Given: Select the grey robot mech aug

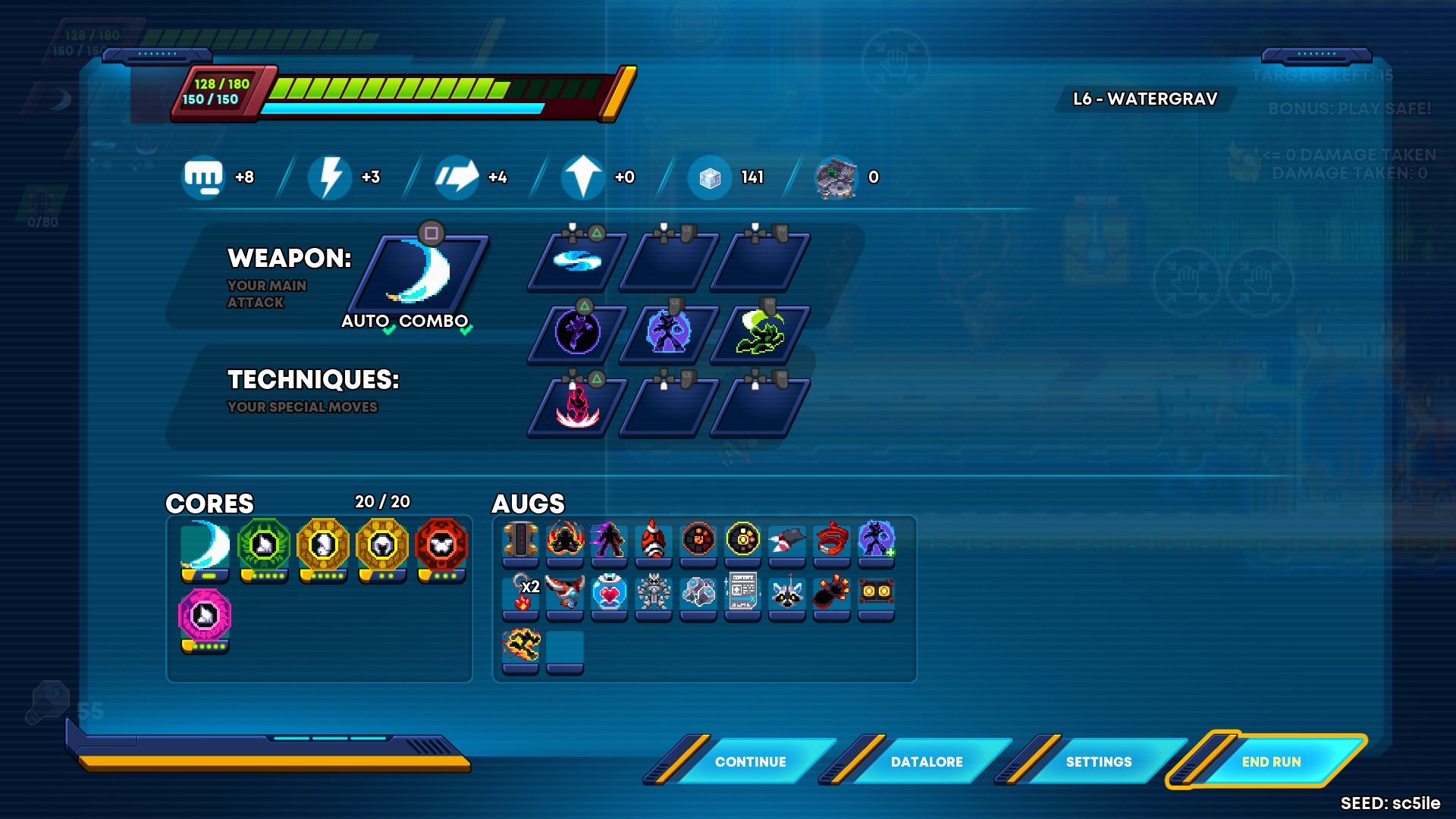Looking at the screenshot, I should 653,592.
